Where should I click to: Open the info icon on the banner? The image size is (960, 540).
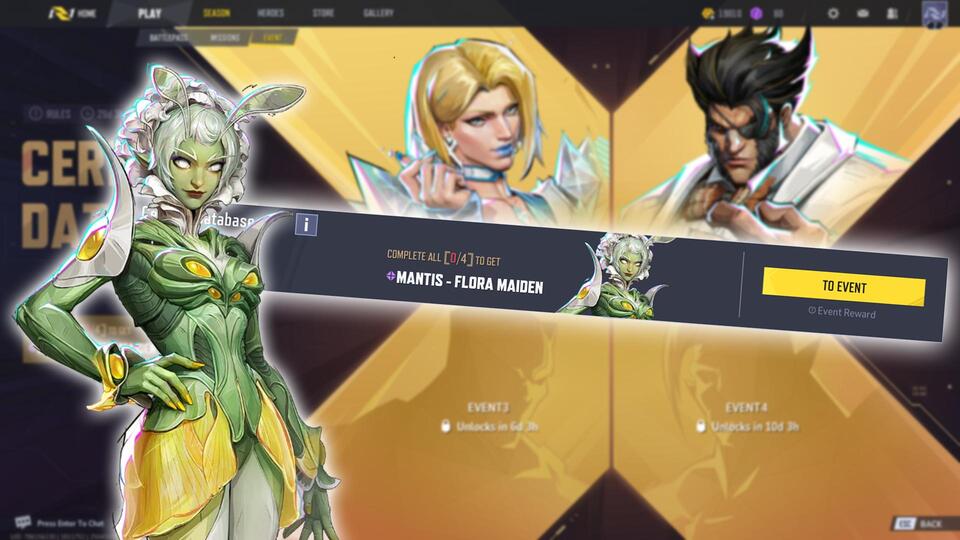[x=306, y=224]
